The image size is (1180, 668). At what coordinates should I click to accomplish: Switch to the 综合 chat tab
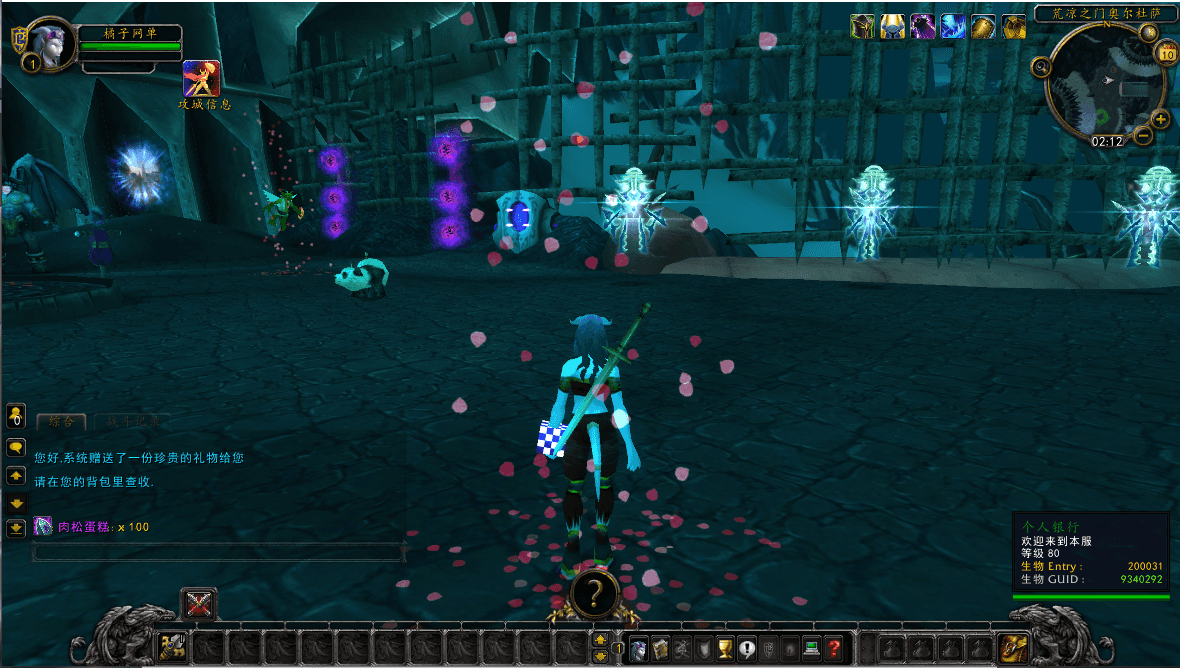(61, 422)
